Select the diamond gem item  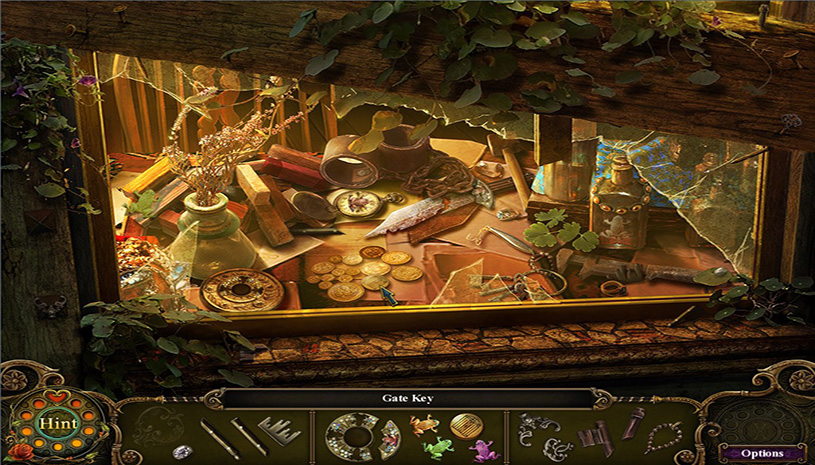[182, 451]
